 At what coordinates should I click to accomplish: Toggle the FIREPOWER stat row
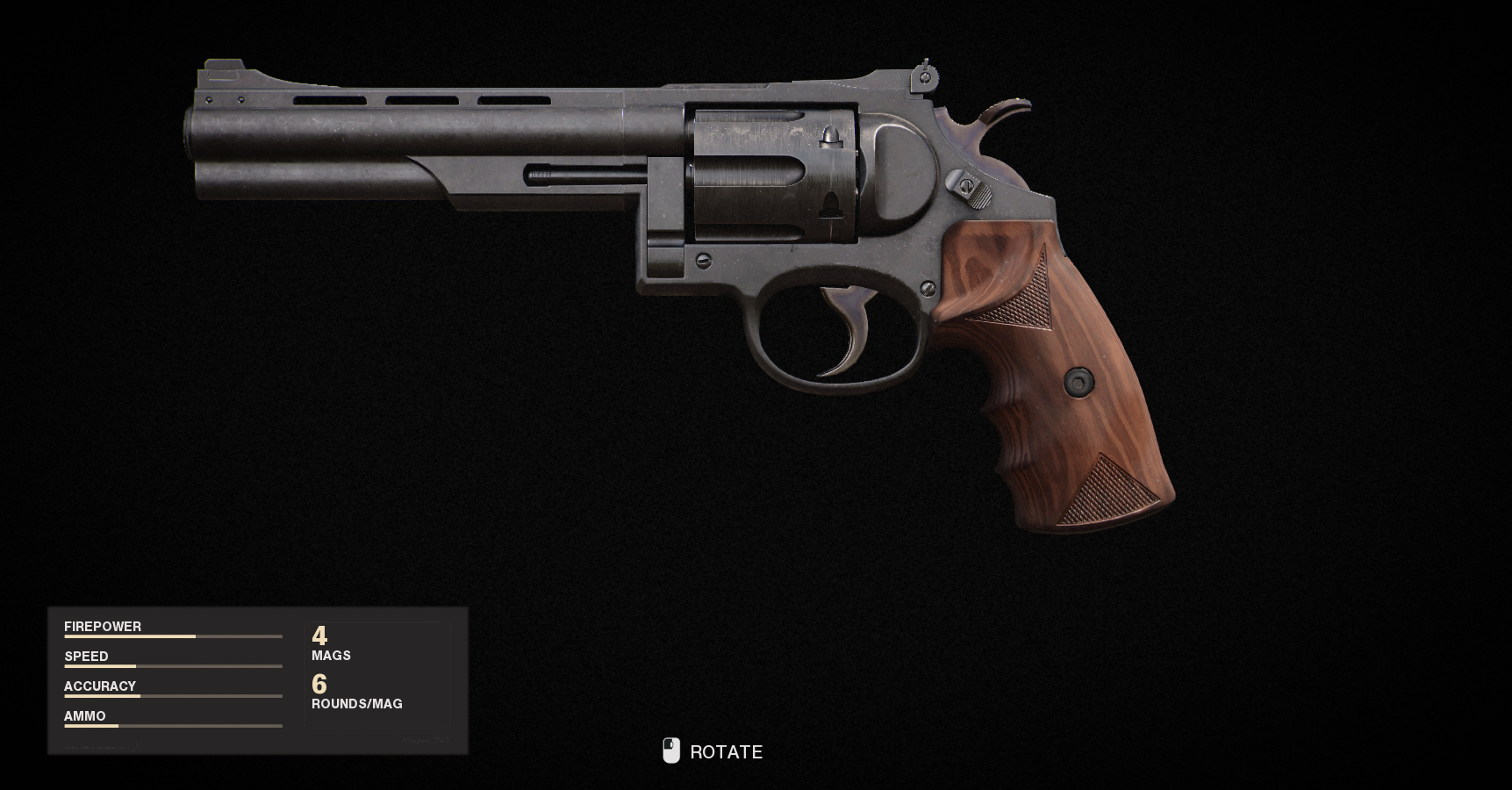[x=103, y=626]
